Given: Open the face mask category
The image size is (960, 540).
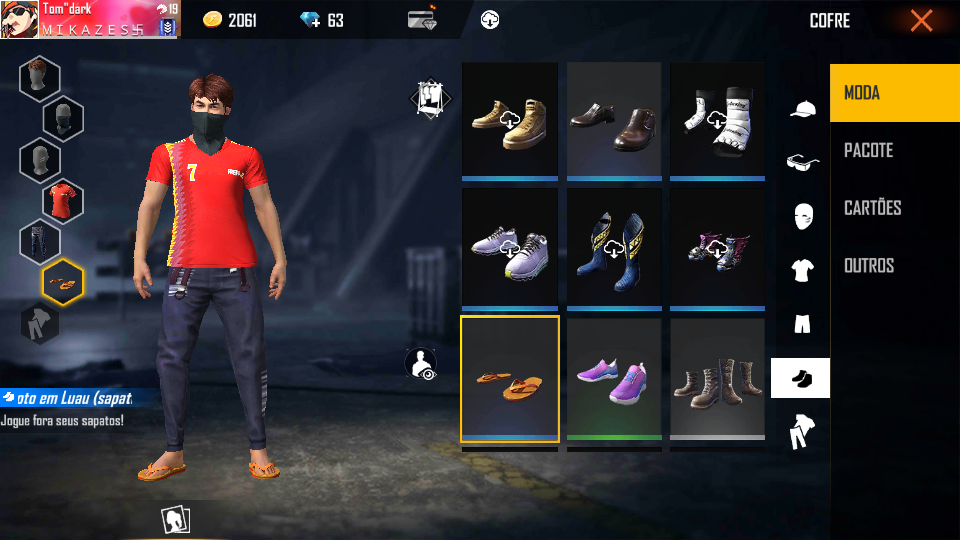Looking at the screenshot, I should point(802,216).
